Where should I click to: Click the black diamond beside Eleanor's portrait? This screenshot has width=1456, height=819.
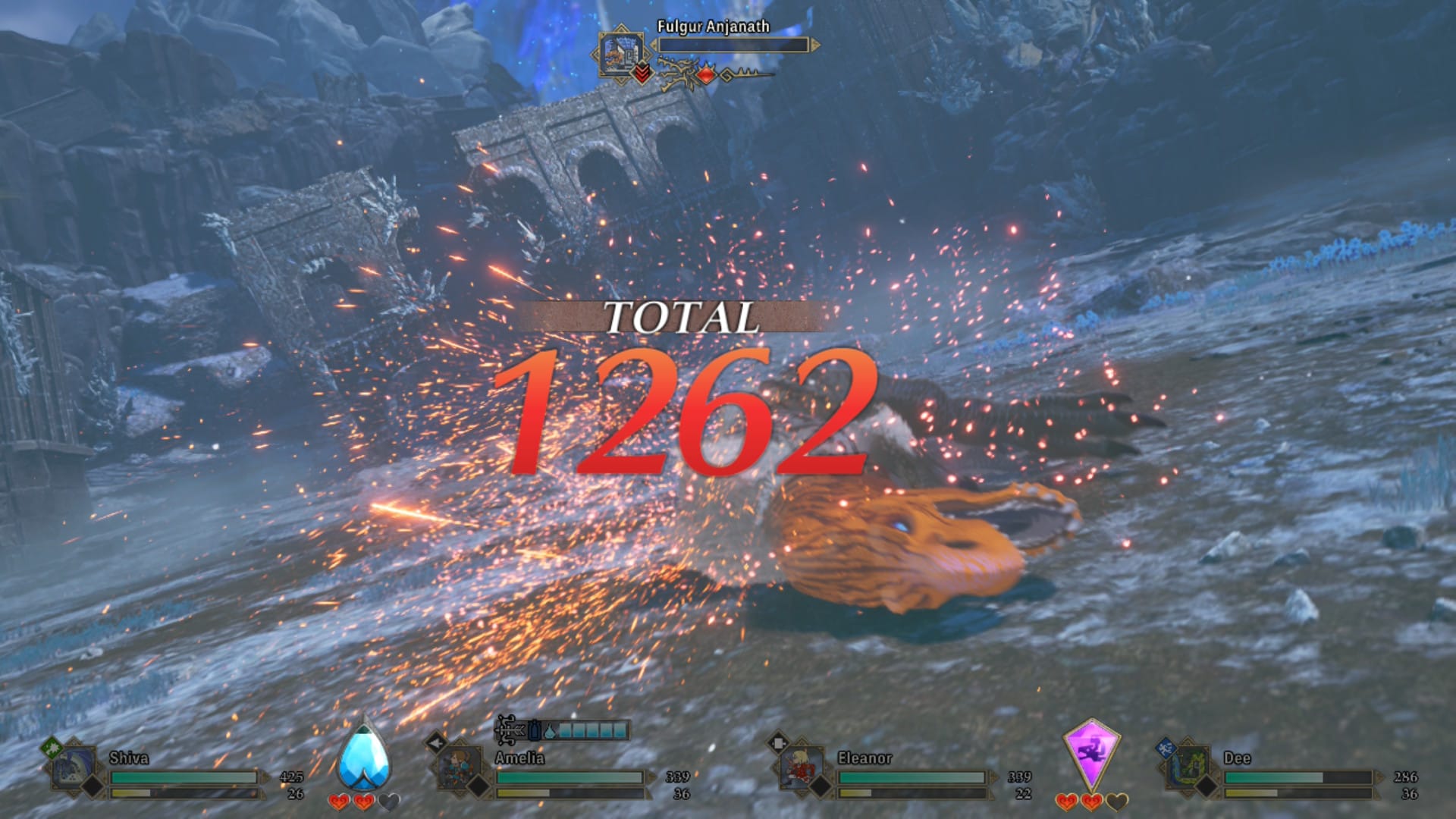pyautogui.click(x=821, y=789)
